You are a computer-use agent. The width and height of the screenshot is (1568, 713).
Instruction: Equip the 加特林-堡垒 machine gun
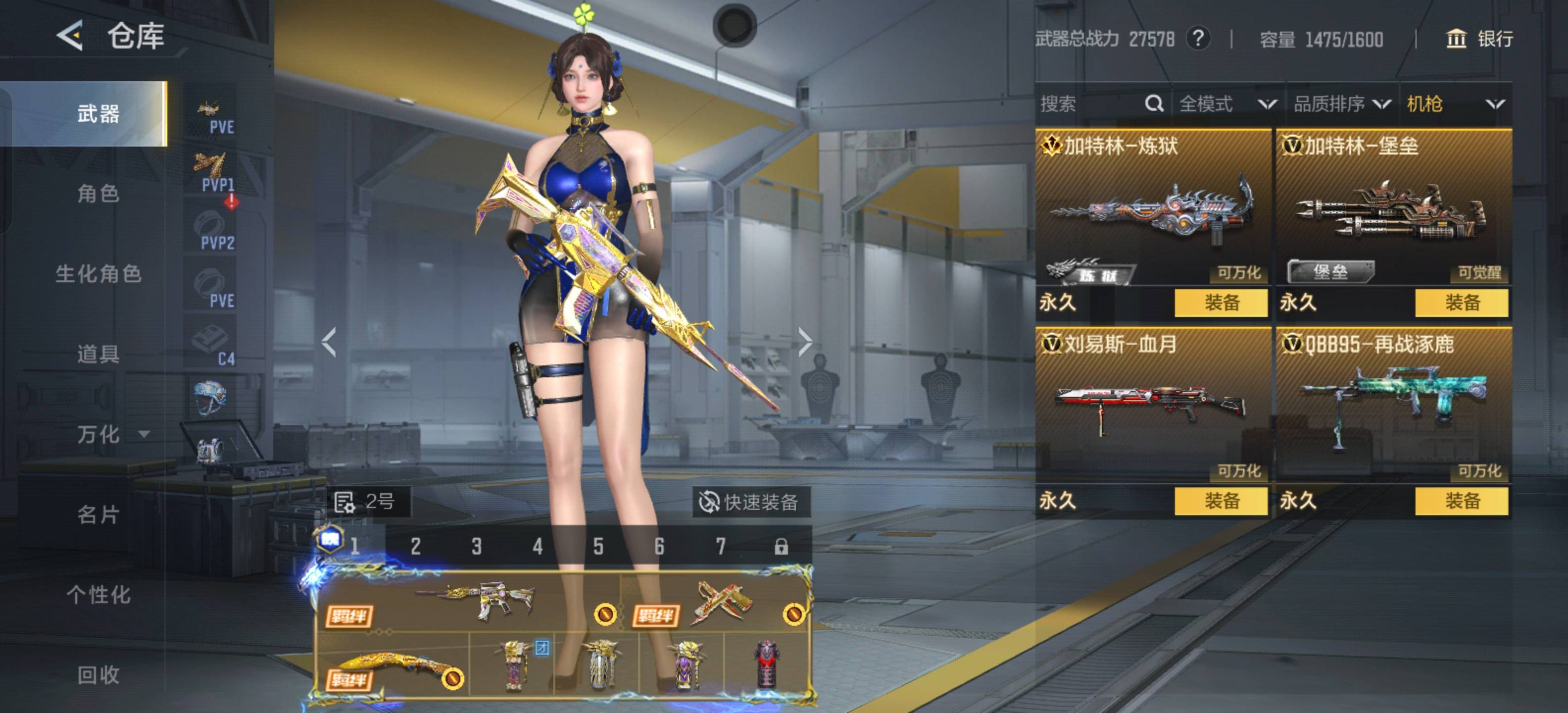pos(1461,303)
